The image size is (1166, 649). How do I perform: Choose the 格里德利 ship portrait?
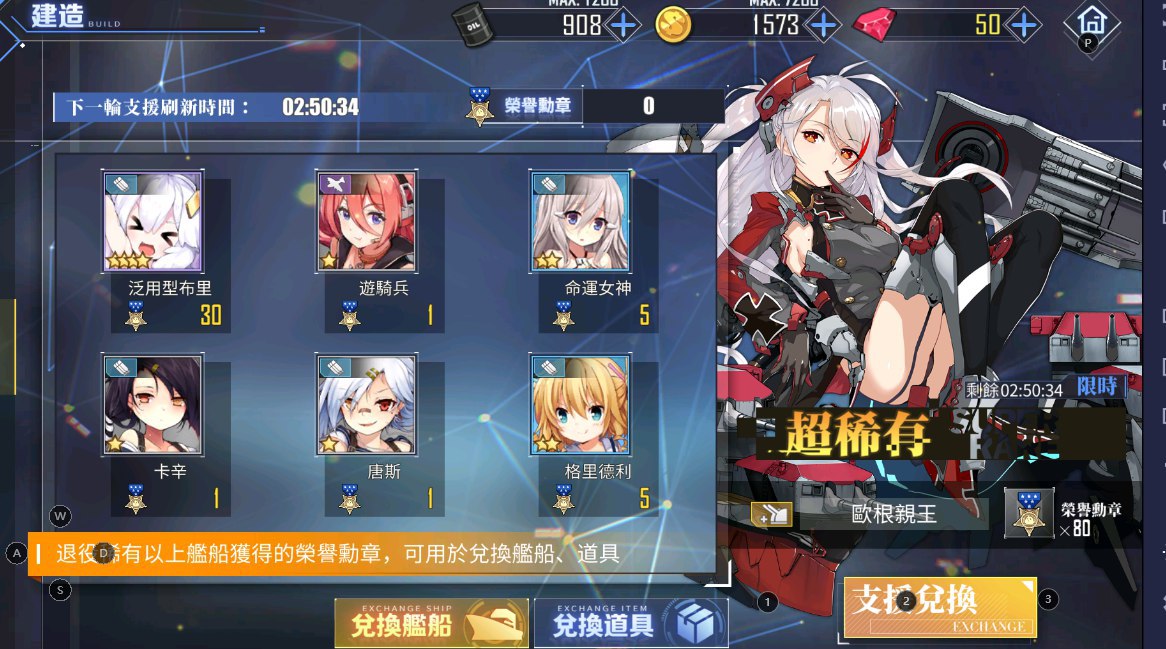pos(580,404)
